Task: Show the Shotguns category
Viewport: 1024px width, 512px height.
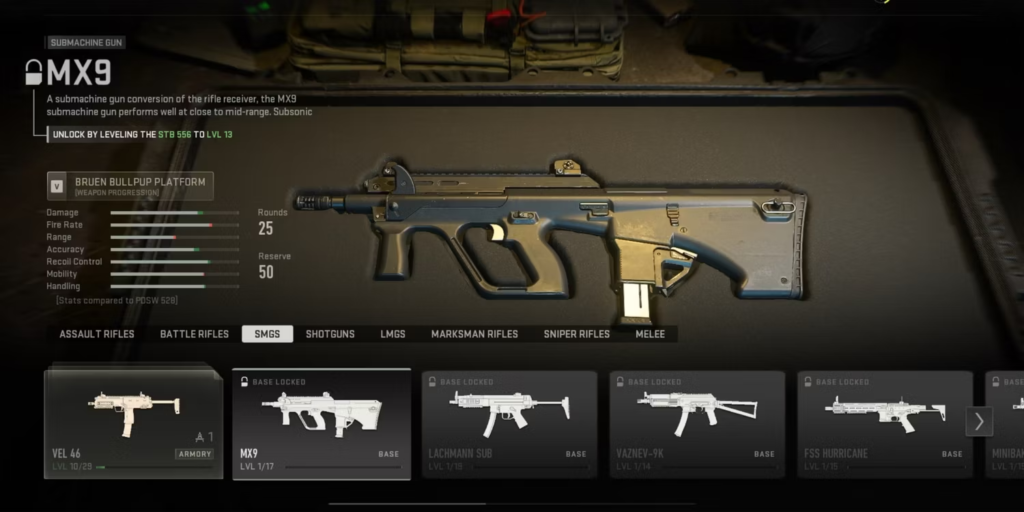Action: click(x=330, y=334)
